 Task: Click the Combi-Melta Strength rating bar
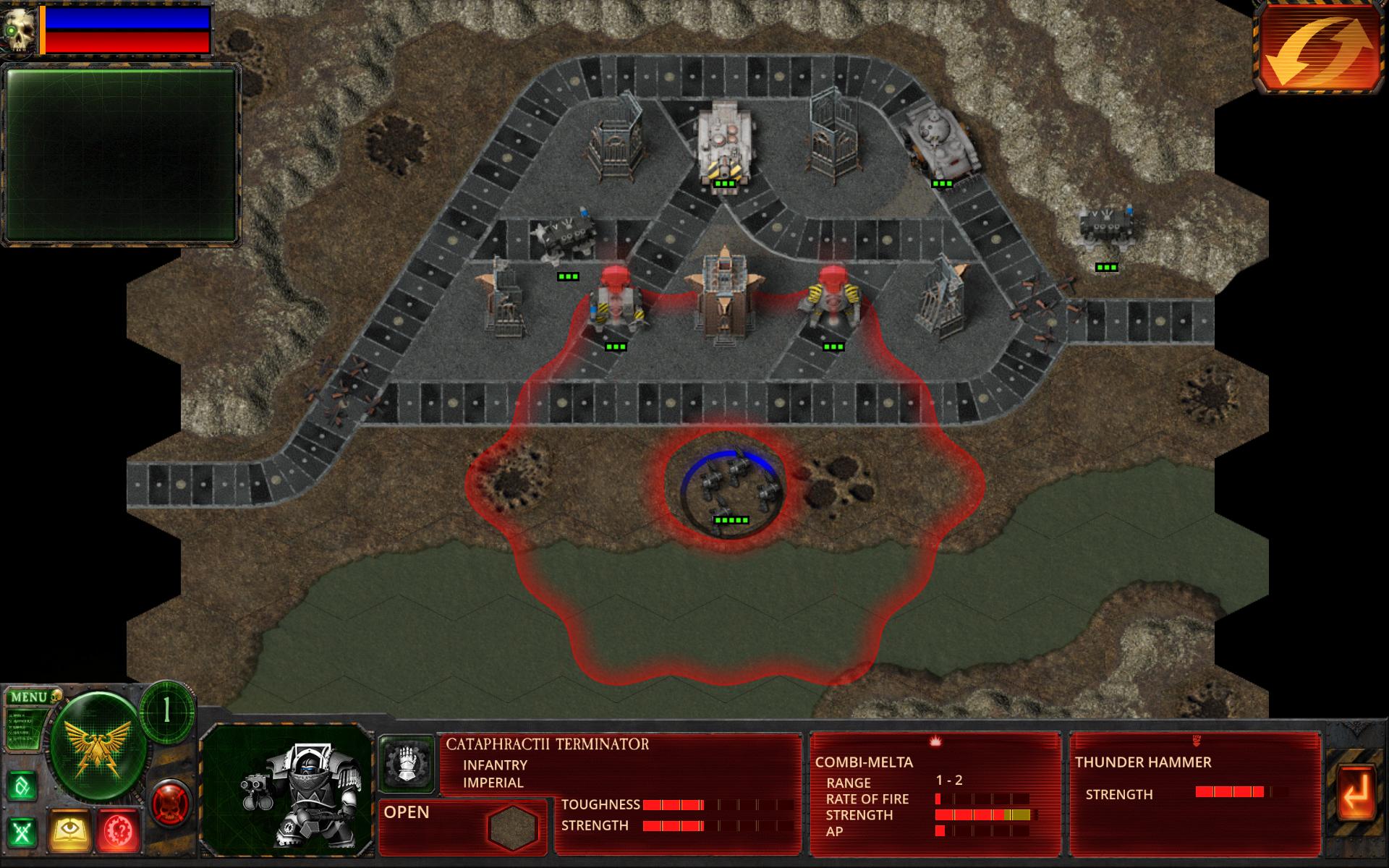click(984, 813)
